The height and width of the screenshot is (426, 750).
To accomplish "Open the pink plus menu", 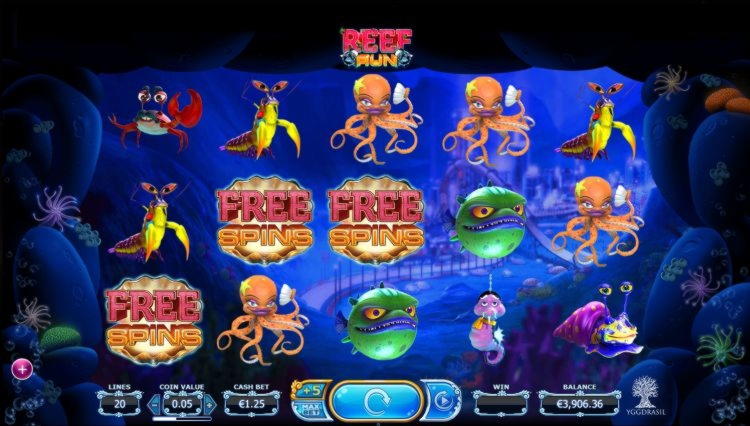I will tap(20, 369).
